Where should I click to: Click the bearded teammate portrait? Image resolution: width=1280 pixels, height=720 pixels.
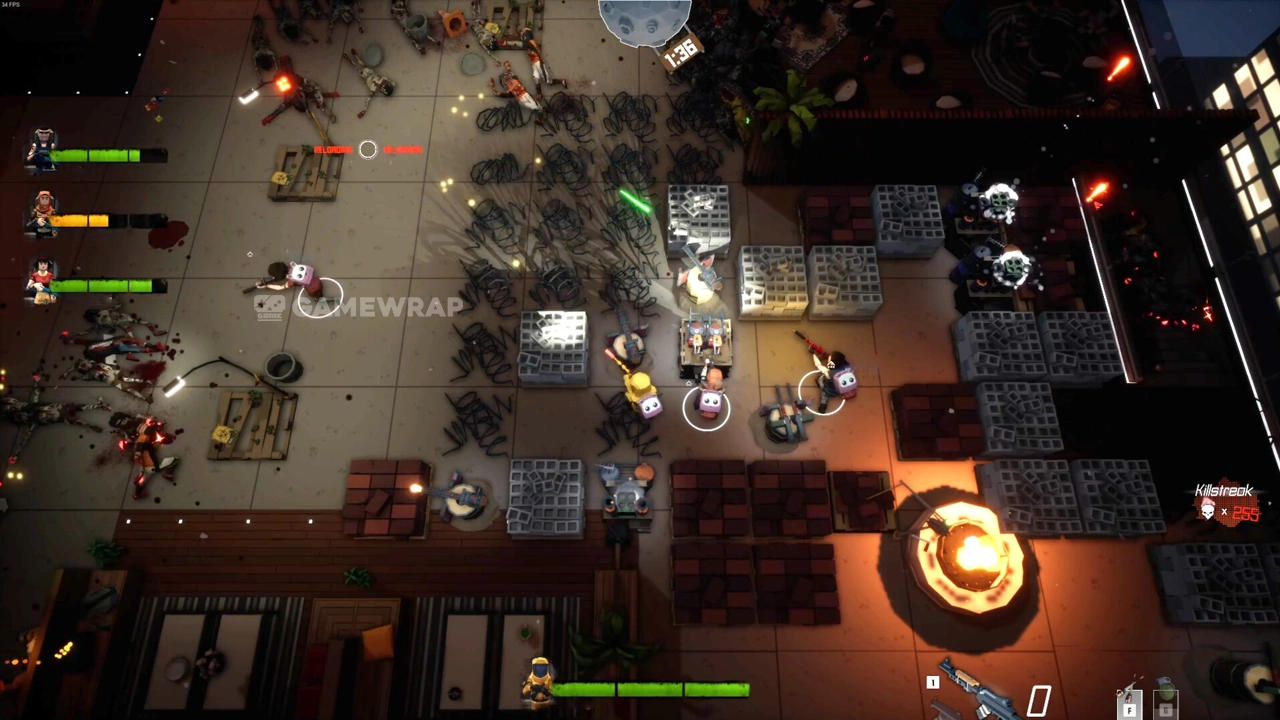(42, 150)
